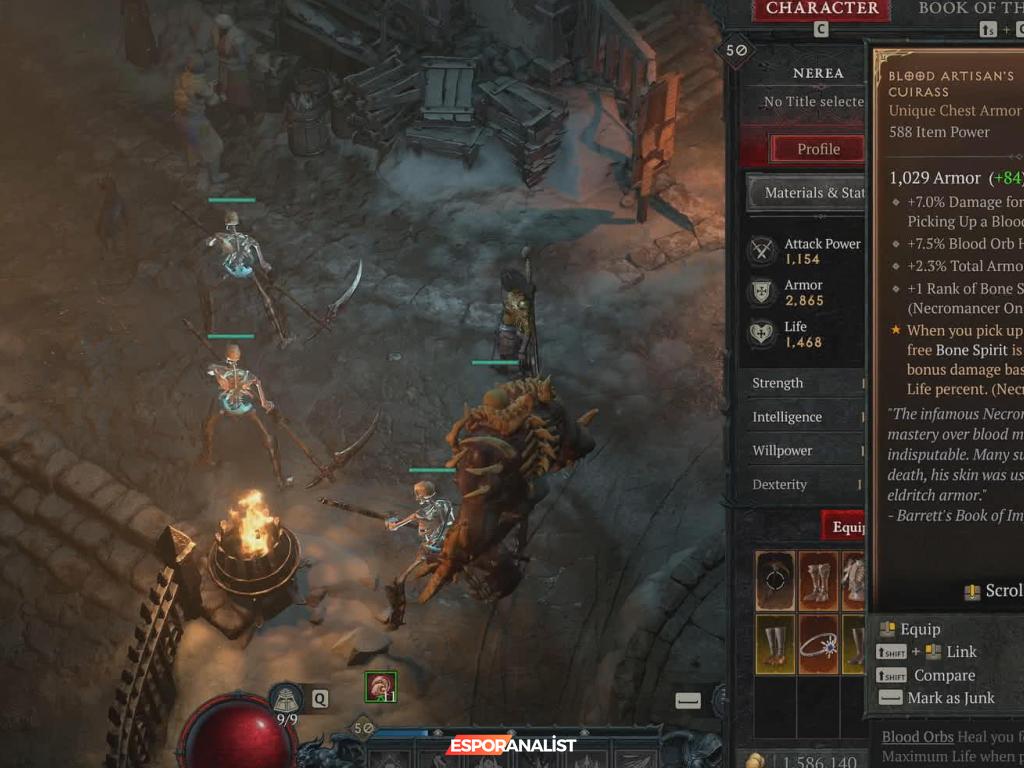Open the Profile button
This screenshot has width=1024, height=768.
pos(817,149)
